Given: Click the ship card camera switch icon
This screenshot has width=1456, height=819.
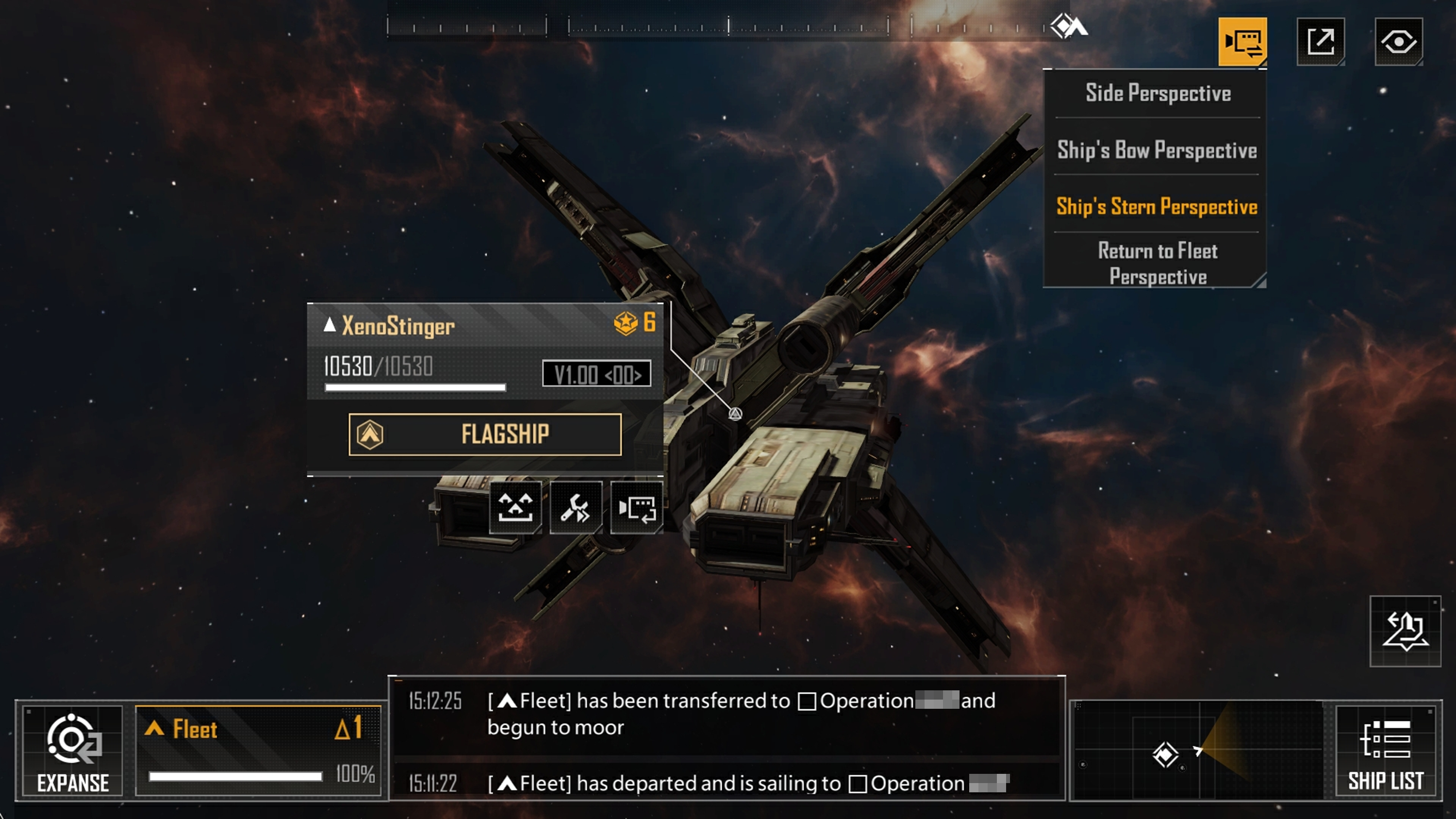Looking at the screenshot, I should (636, 507).
